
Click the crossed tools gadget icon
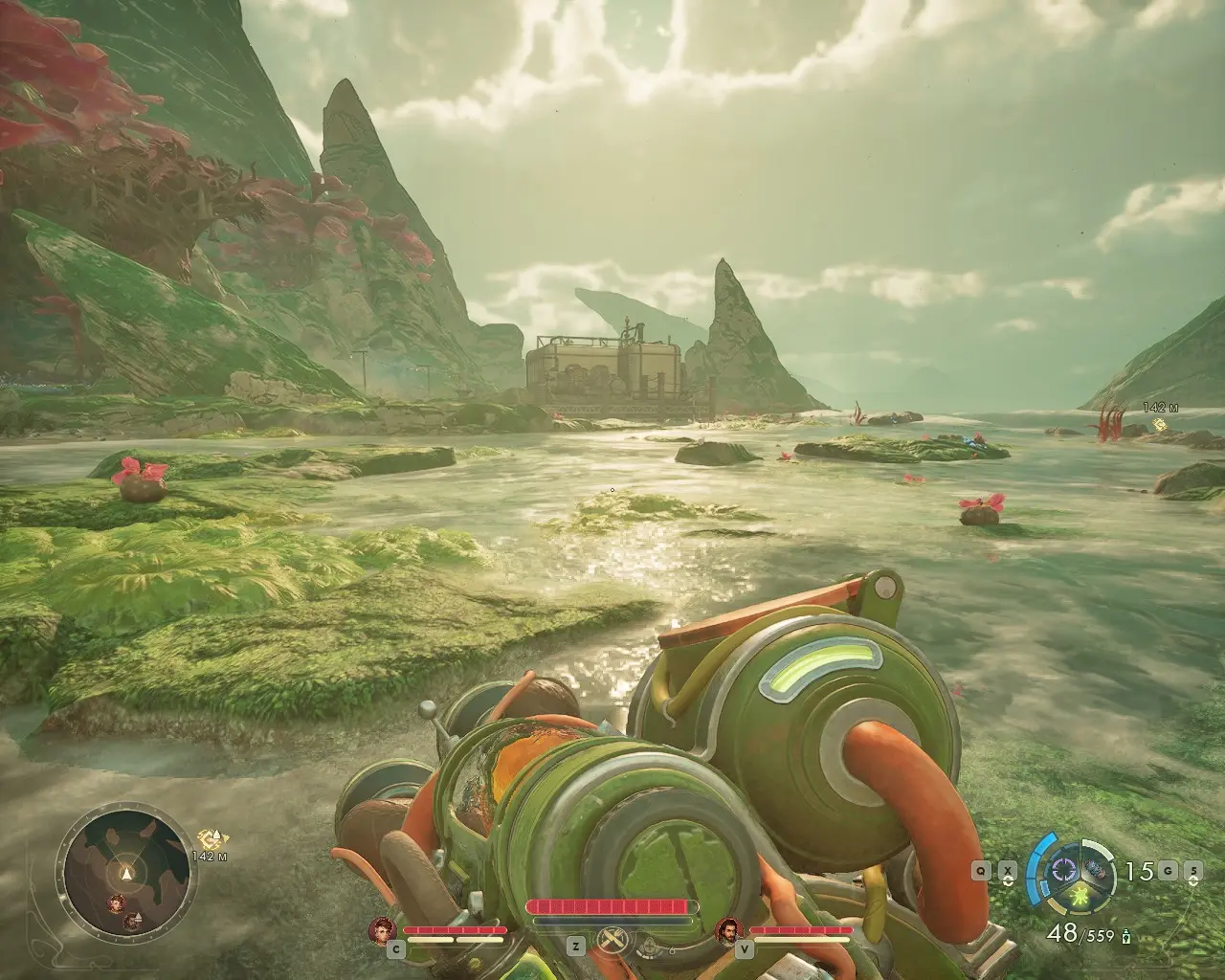tap(610, 943)
